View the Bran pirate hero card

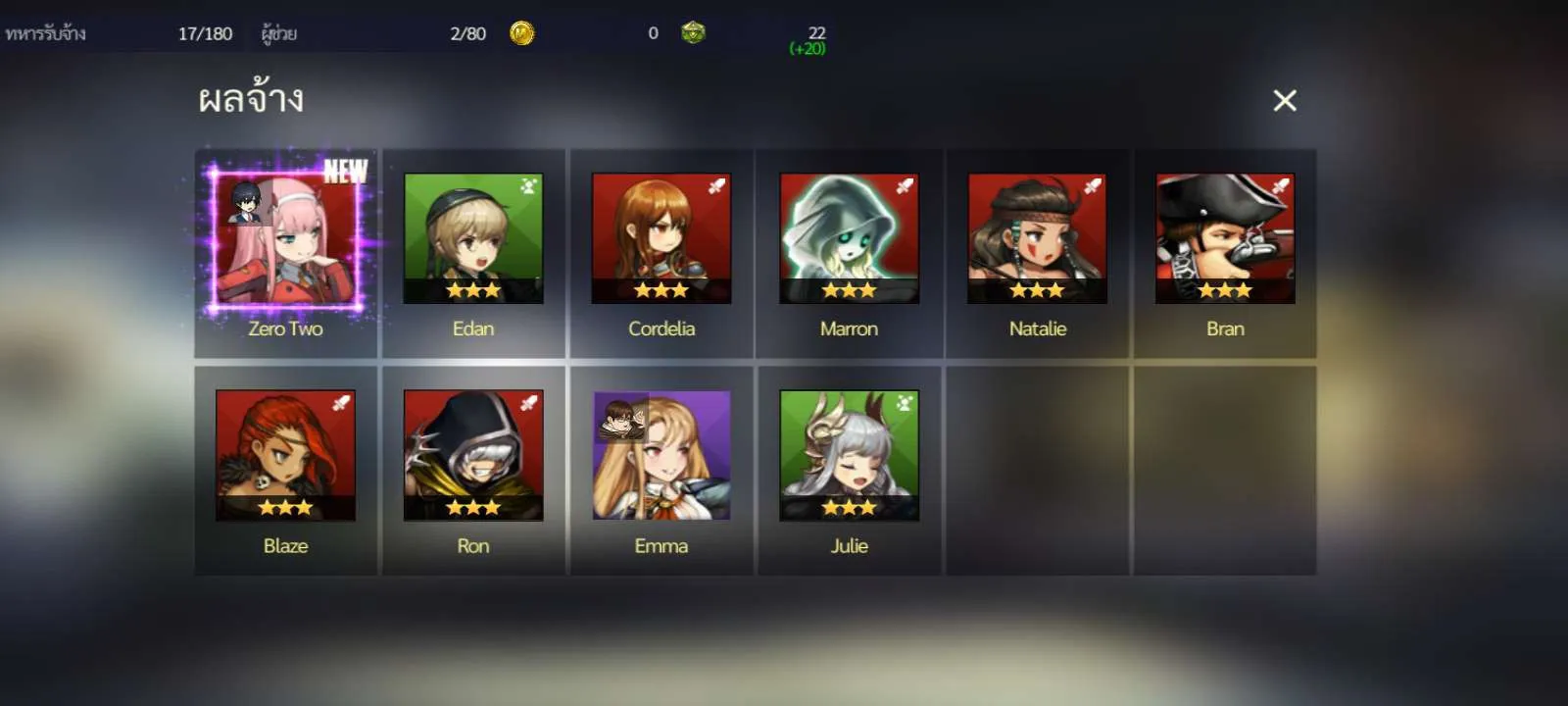[x=1225, y=239]
